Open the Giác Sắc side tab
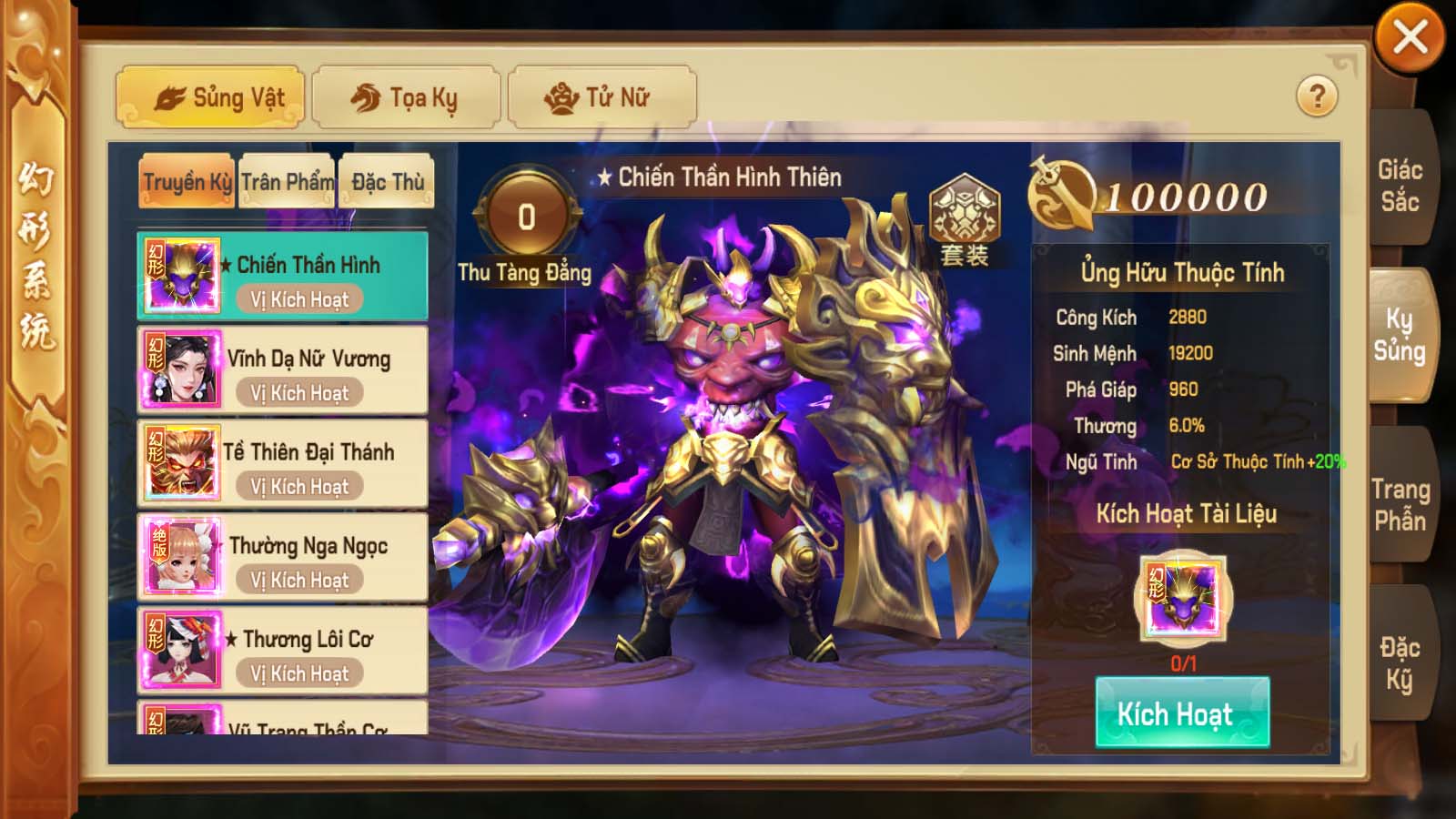1456x819 pixels. point(1400,186)
